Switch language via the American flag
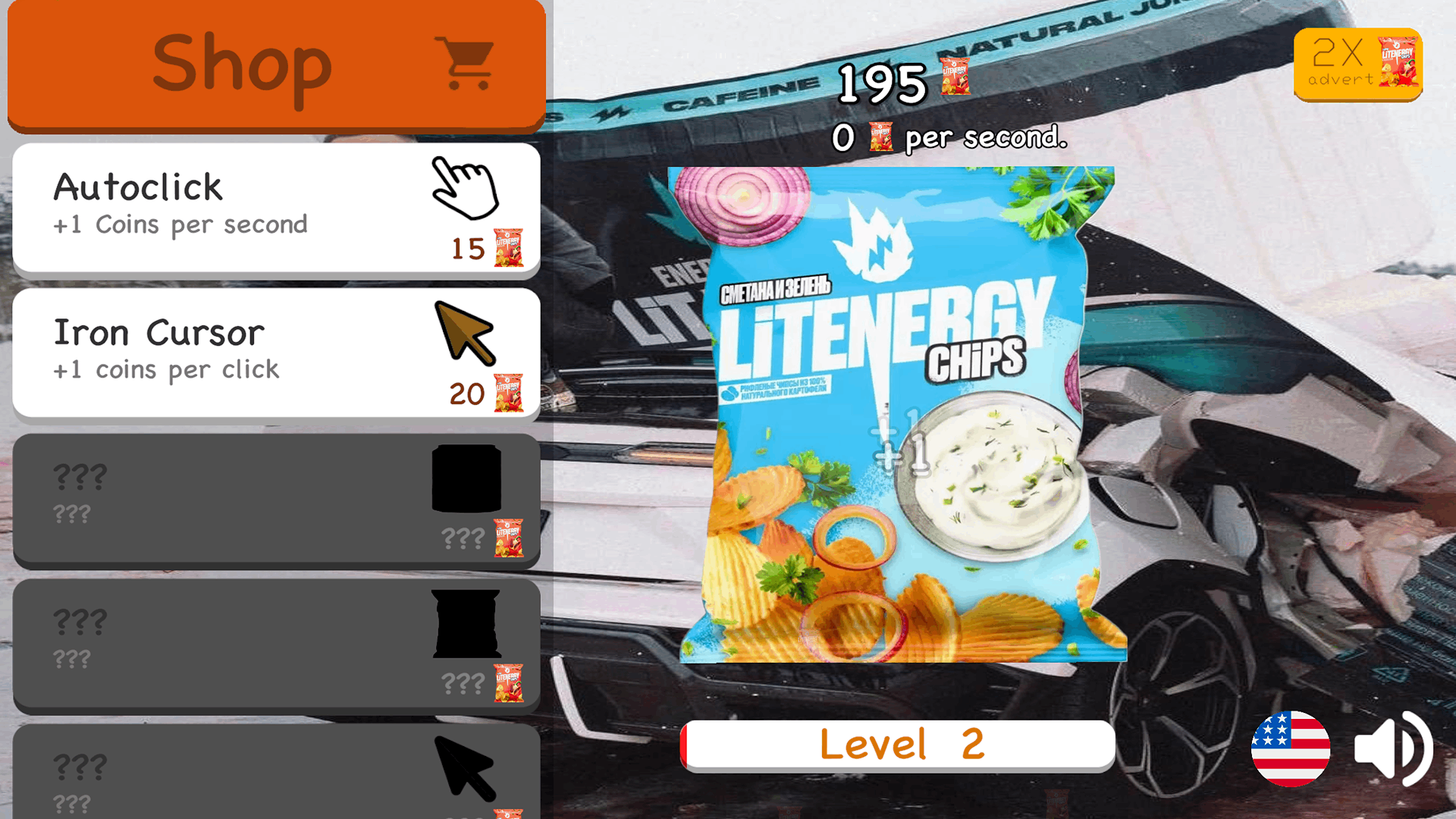 [x=1291, y=749]
